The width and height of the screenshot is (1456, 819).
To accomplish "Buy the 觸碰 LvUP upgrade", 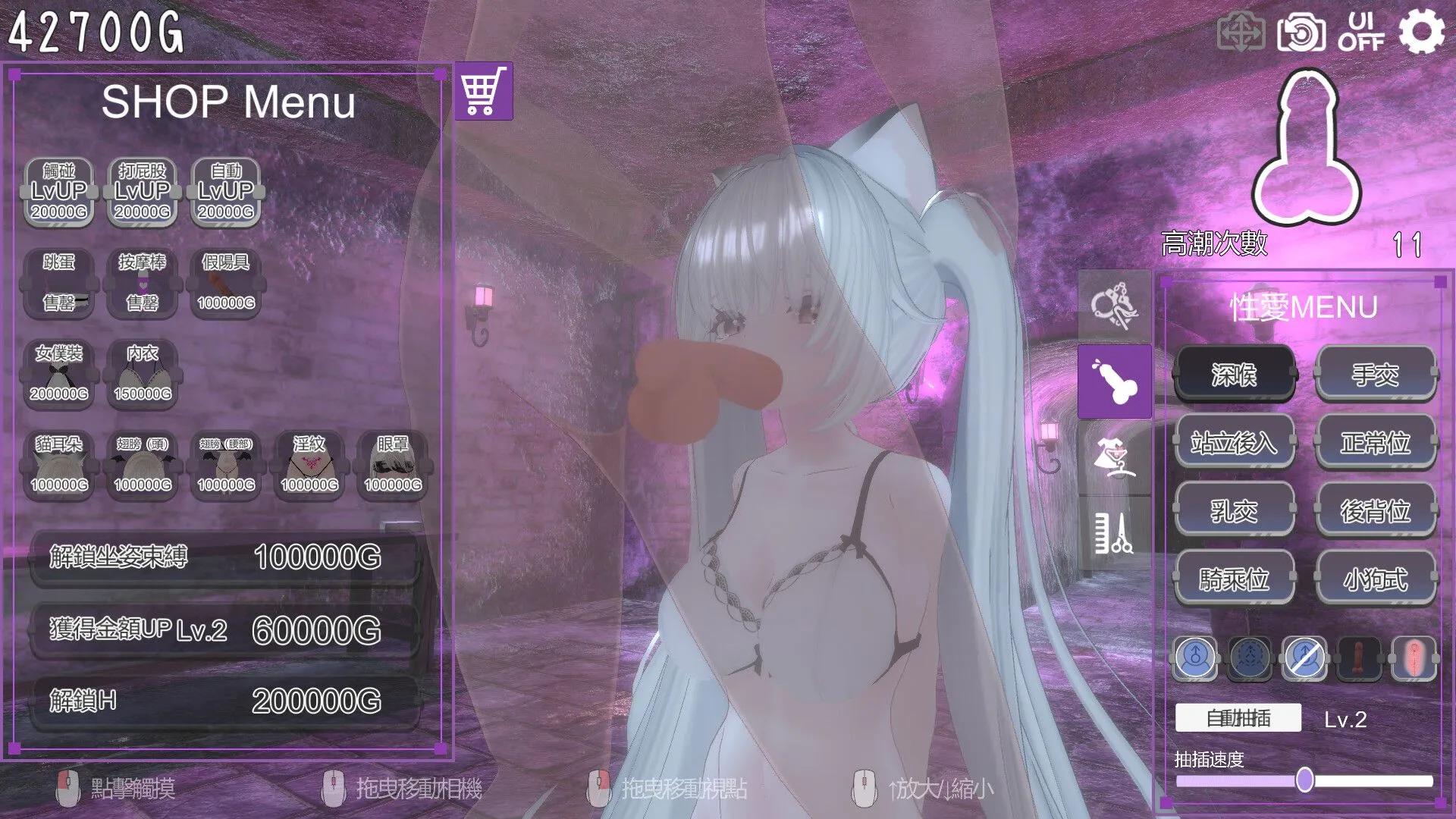I will click(x=59, y=192).
